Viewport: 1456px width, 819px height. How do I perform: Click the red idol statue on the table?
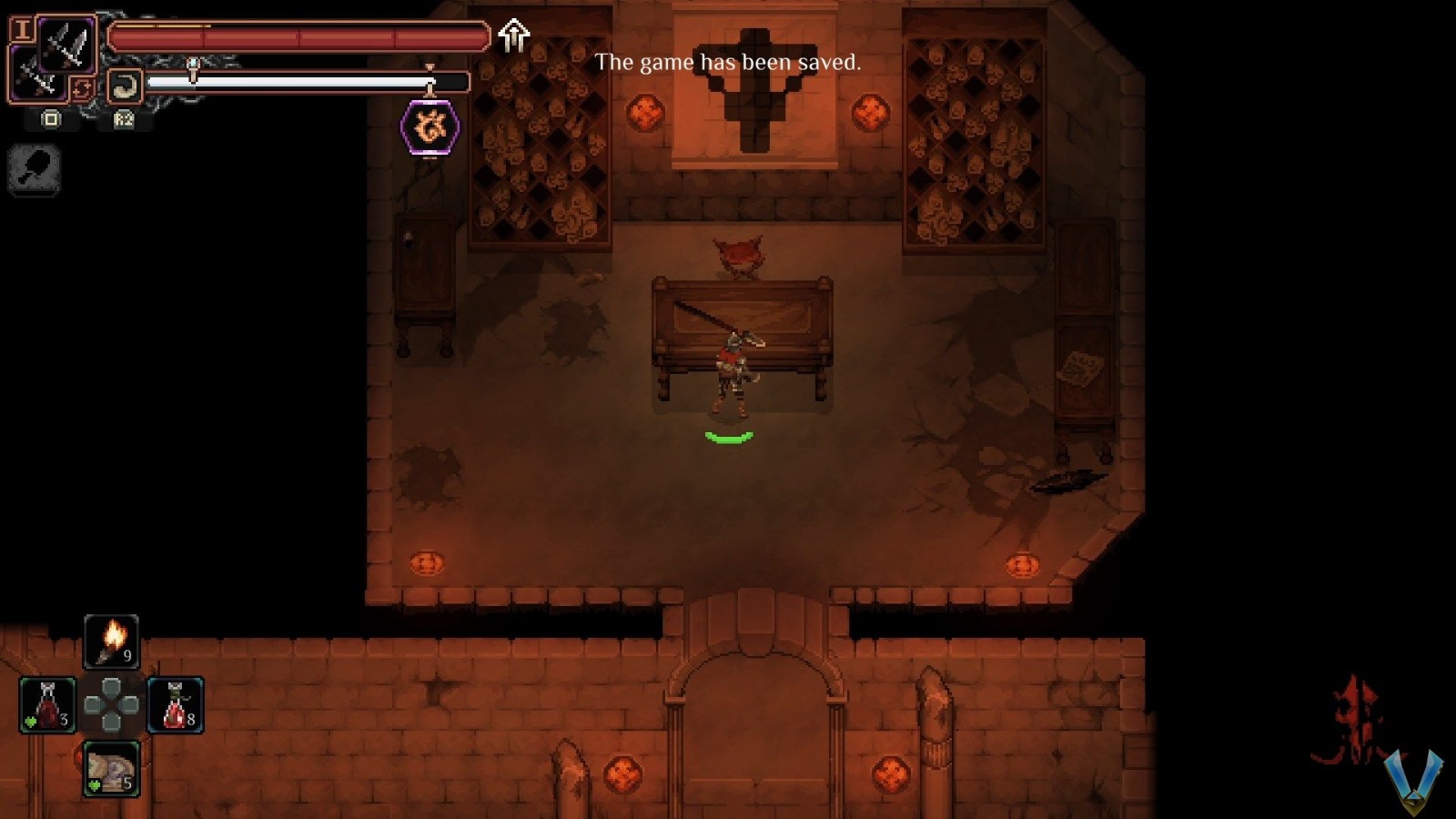coord(738,252)
